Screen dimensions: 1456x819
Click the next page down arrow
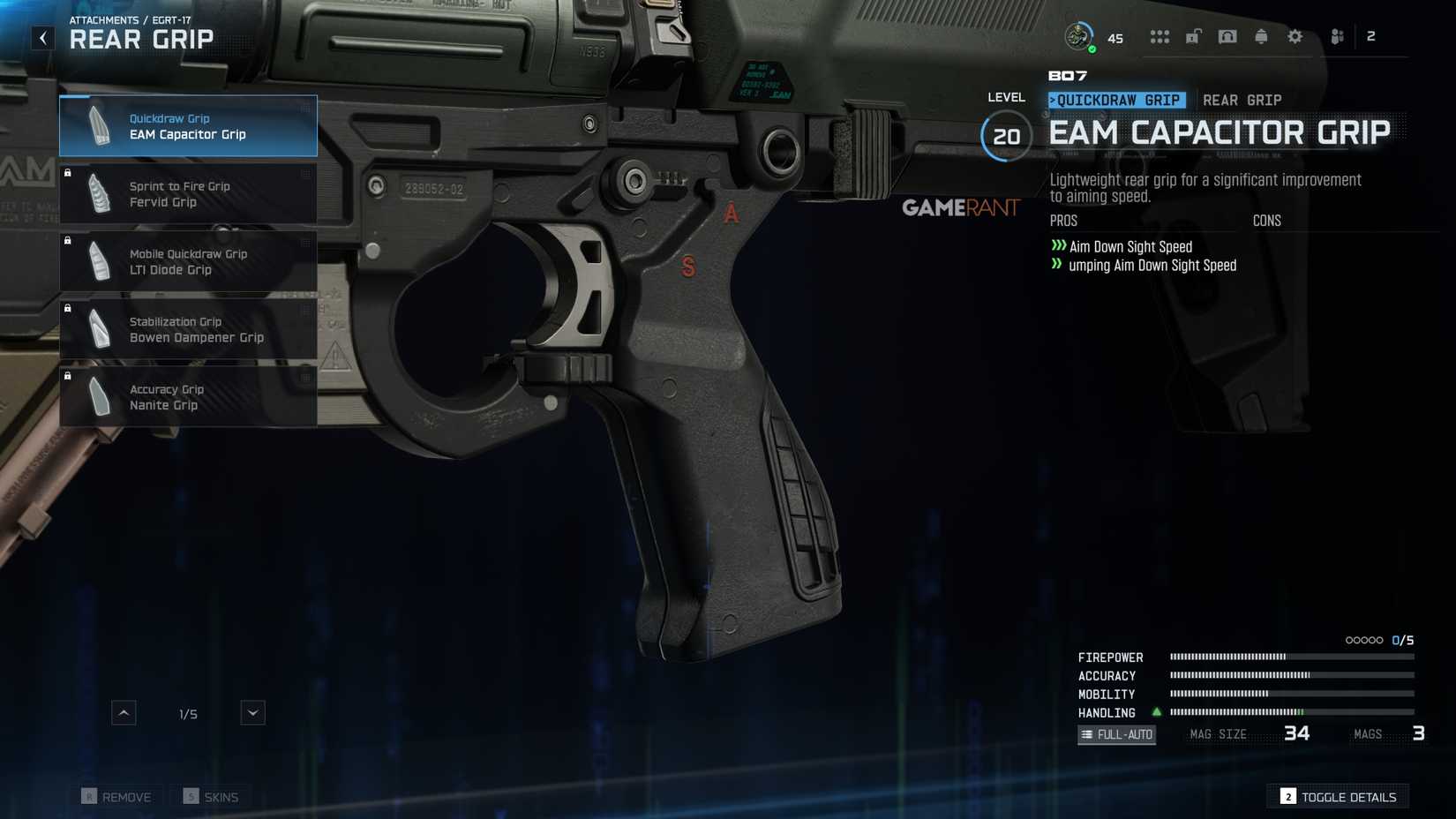(252, 712)
